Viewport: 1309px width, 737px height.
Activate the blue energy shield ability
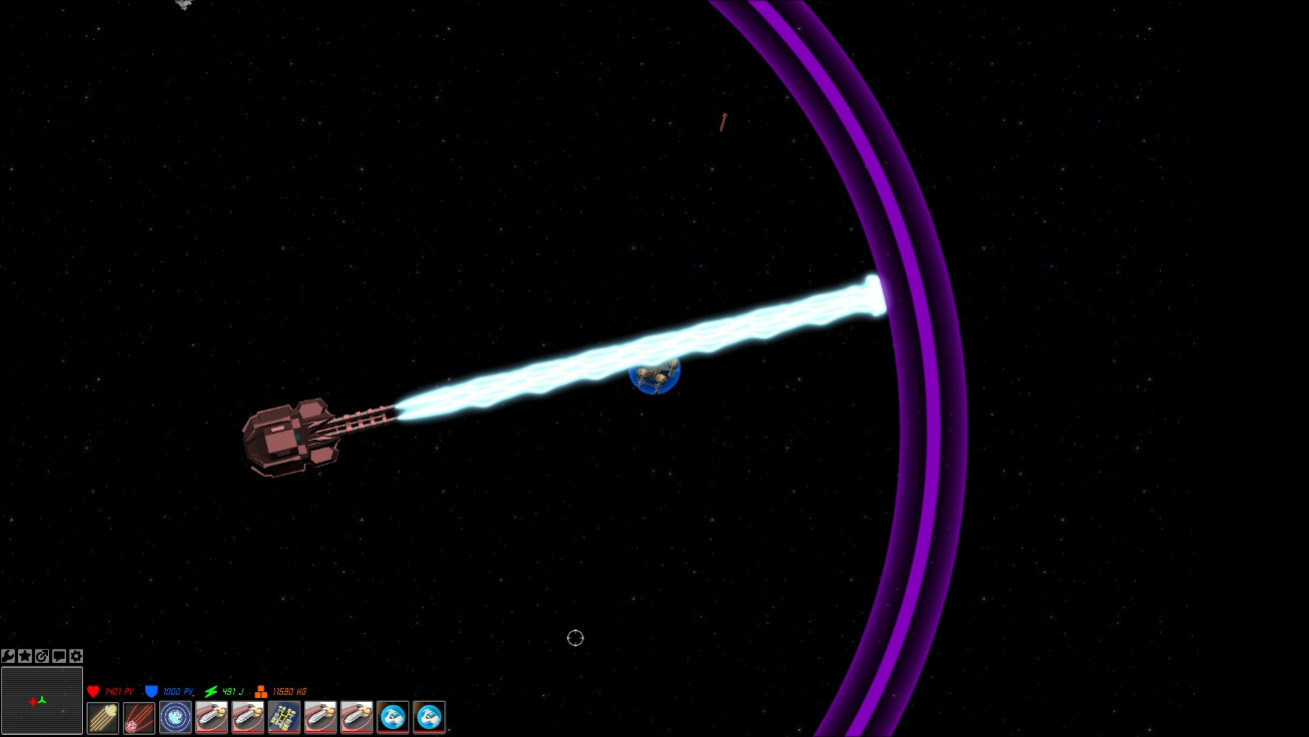click(175, 717)
